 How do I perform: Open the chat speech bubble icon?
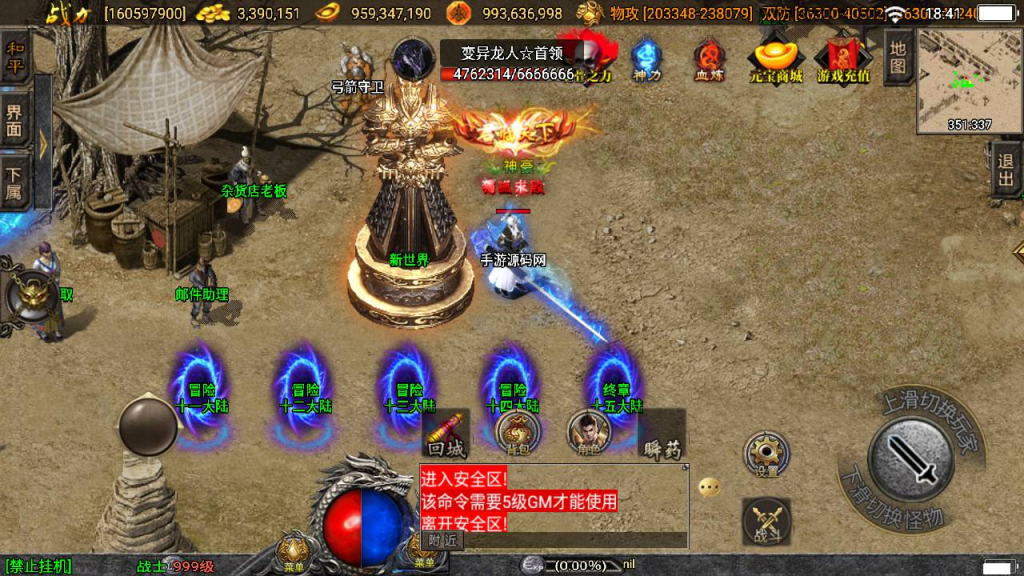[x=709, y=488]
